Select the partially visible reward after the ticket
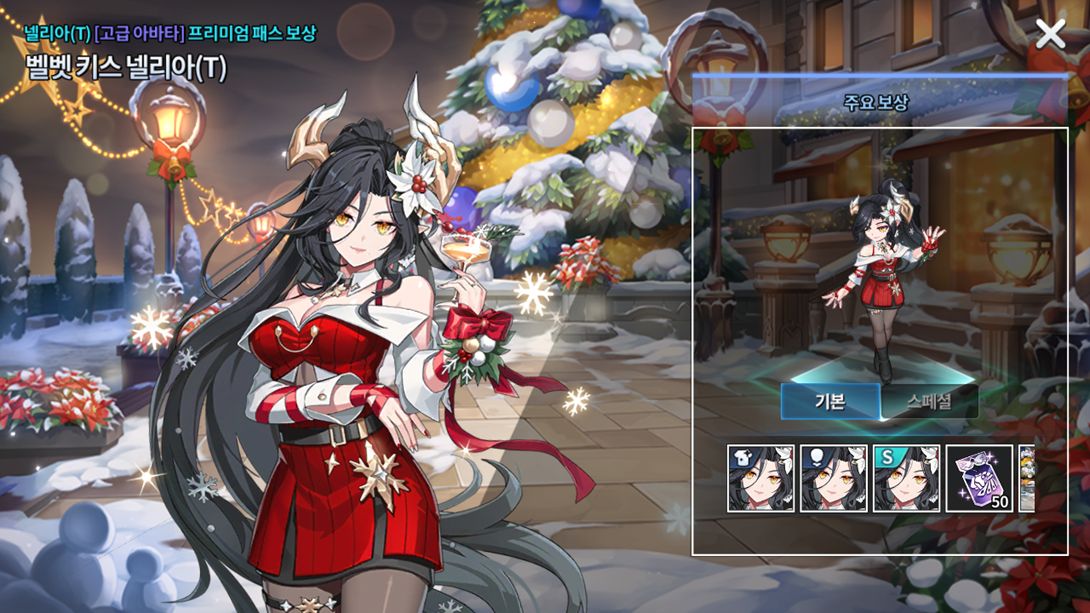The width and height of the screenshot is (1090, 613). click(x=1026, y=479)
